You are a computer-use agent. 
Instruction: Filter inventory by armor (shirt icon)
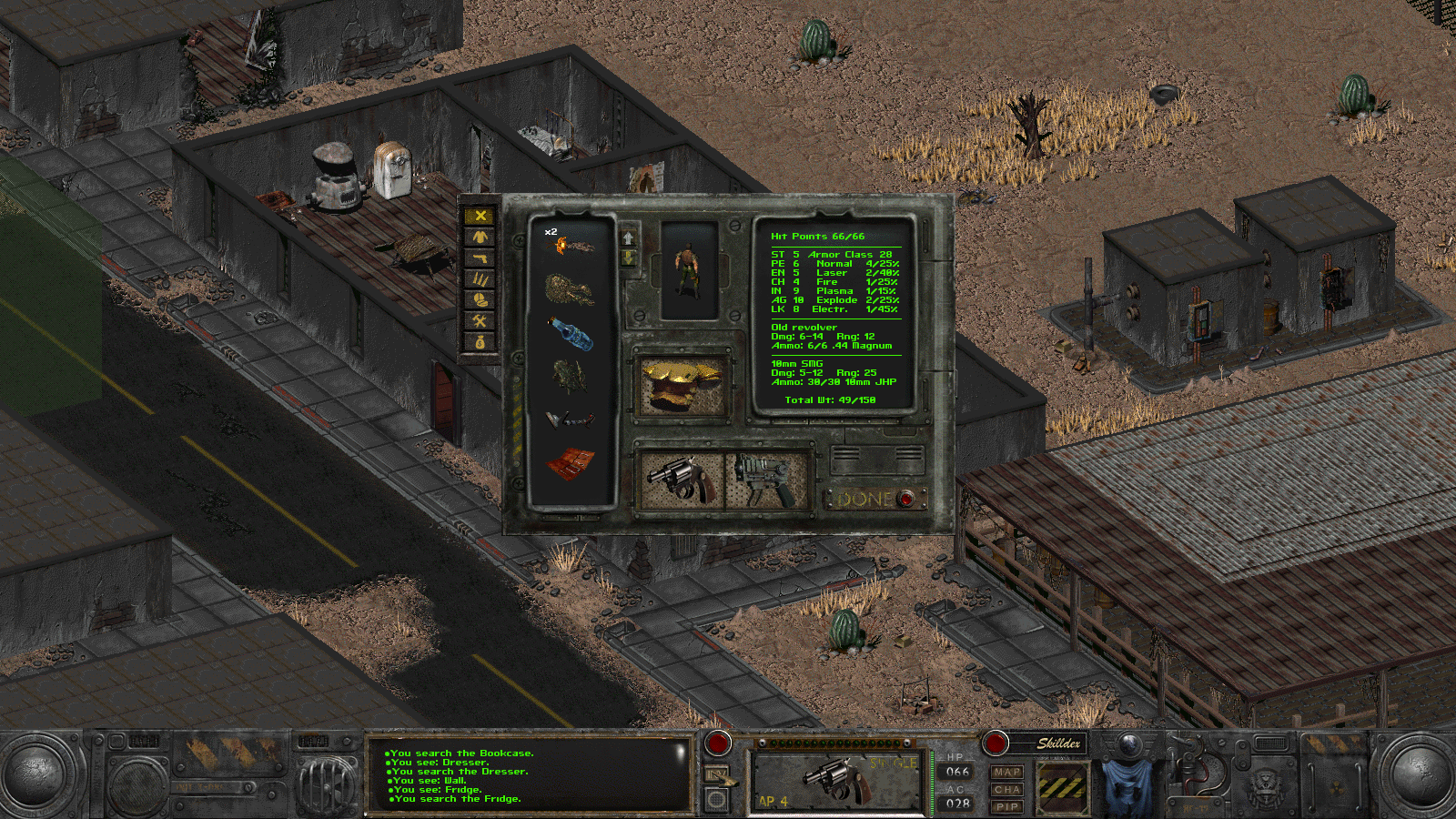tap(480, 237)
